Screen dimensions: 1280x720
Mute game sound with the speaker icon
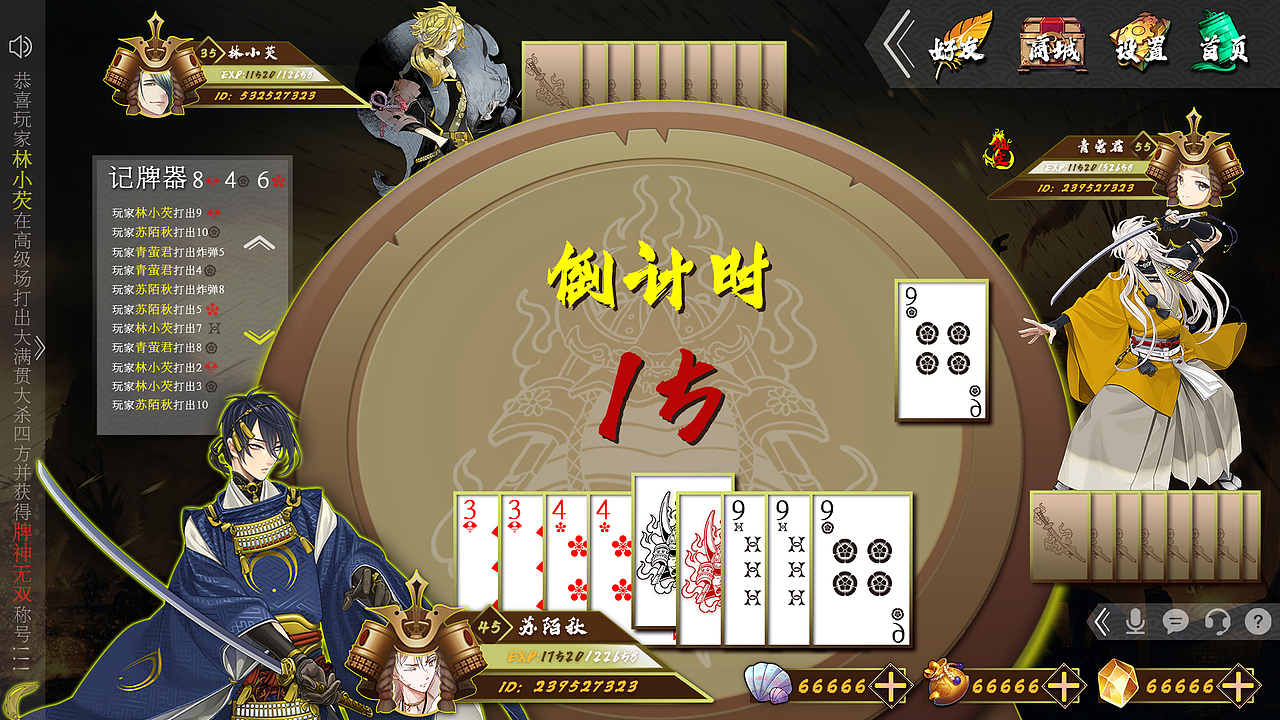(x=20, y=45)
